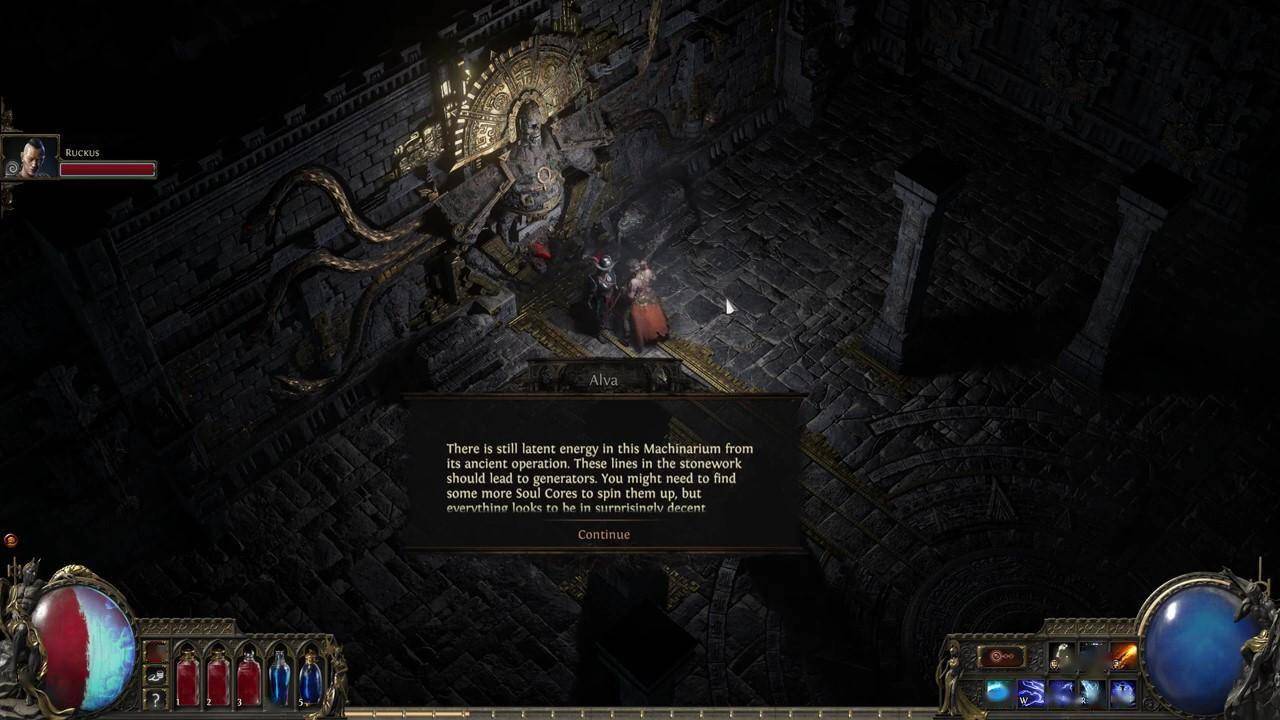
Task: Use the red life flask numbered 2
Action: pyautogui.click(x=218, y=678)
